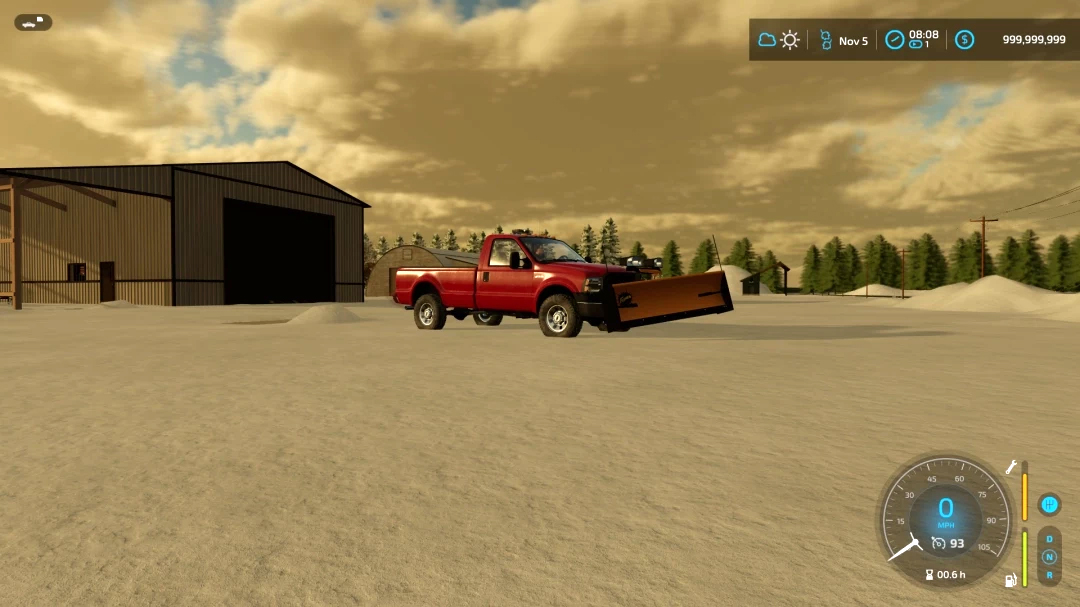The image size is (1080, 607).
Task: Click the vehicle schema icon
Action: pos(33,22)
